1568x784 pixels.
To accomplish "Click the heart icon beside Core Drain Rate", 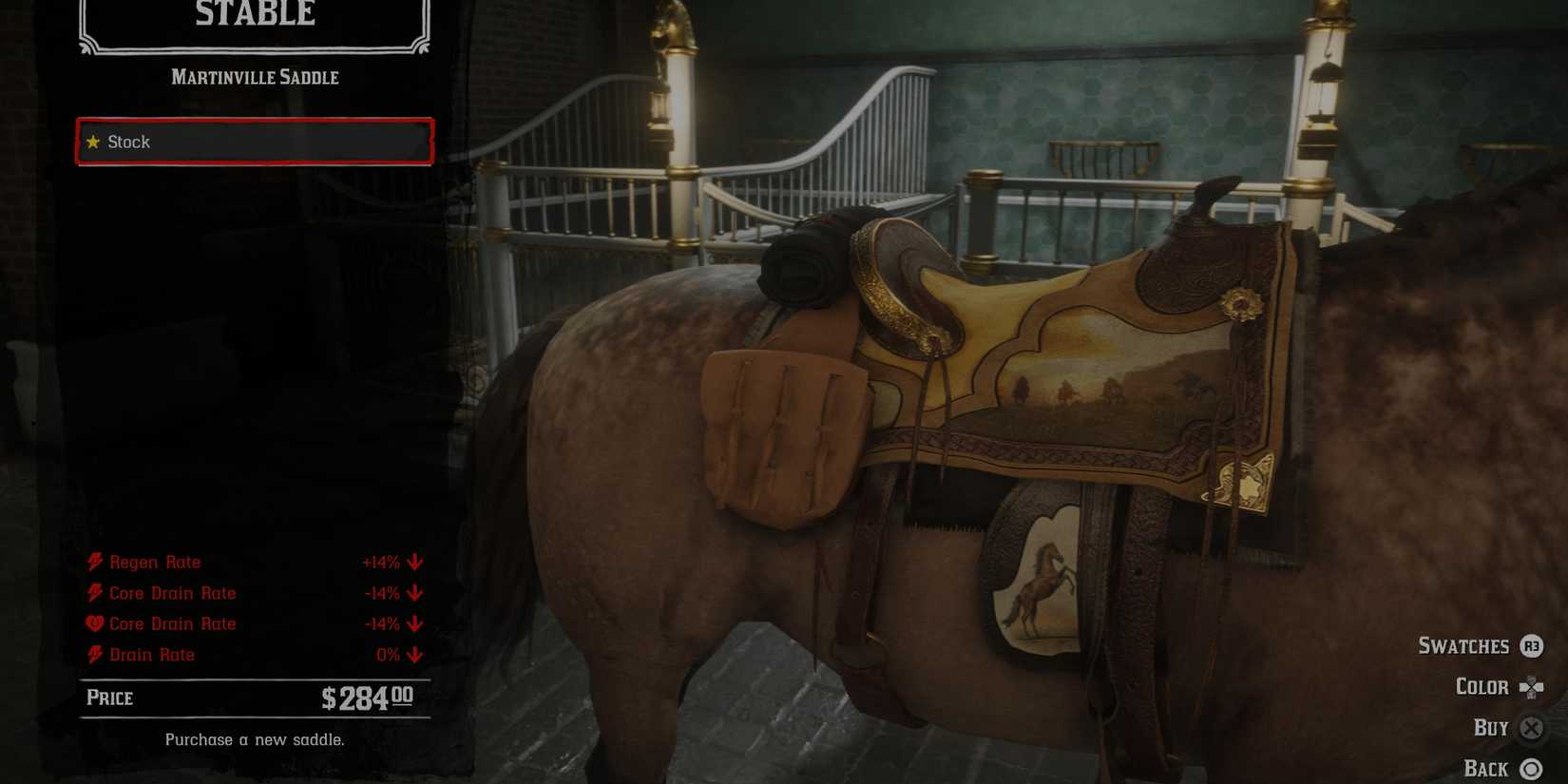I will point(92,623).
